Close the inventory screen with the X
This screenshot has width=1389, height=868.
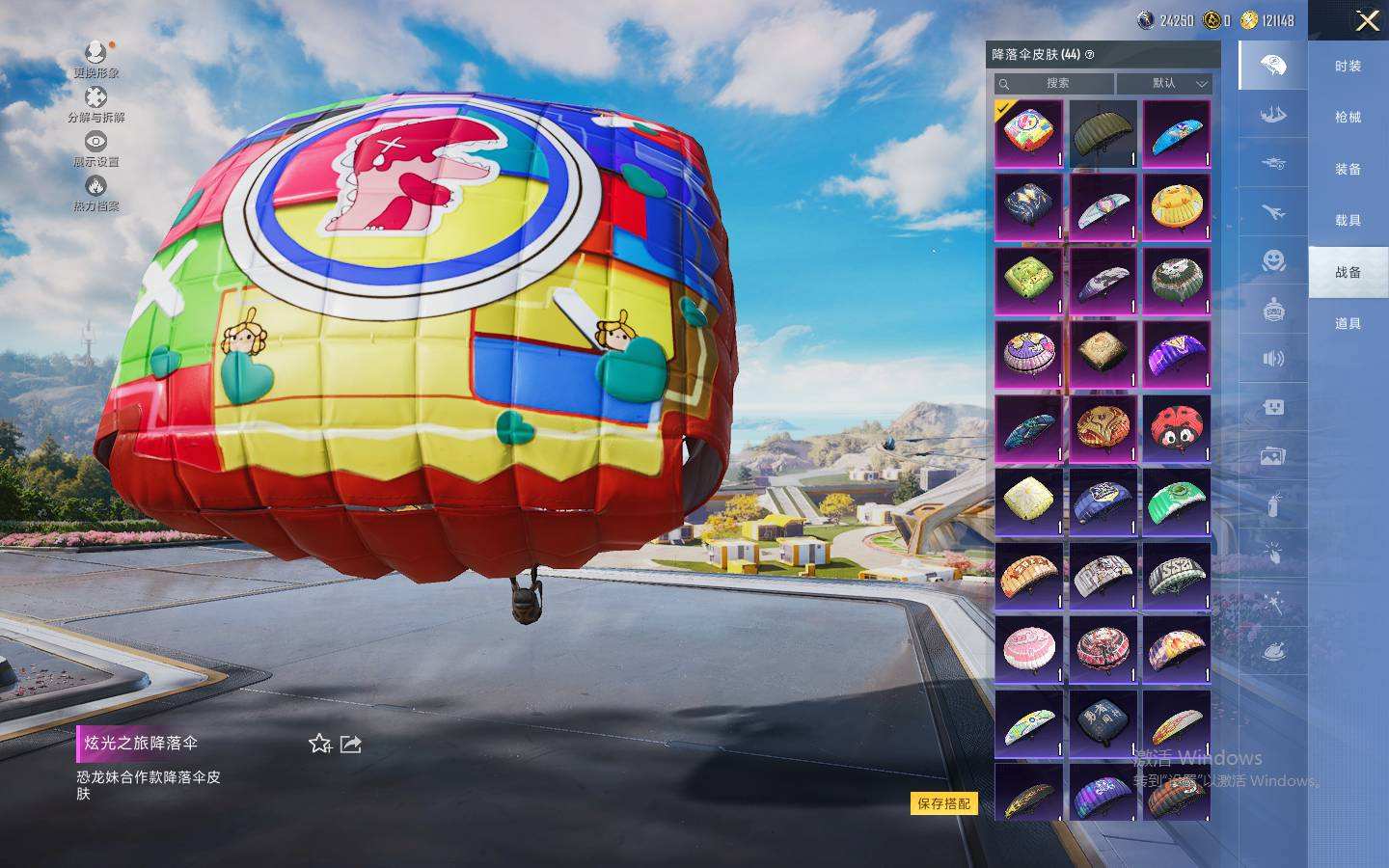1367,20
